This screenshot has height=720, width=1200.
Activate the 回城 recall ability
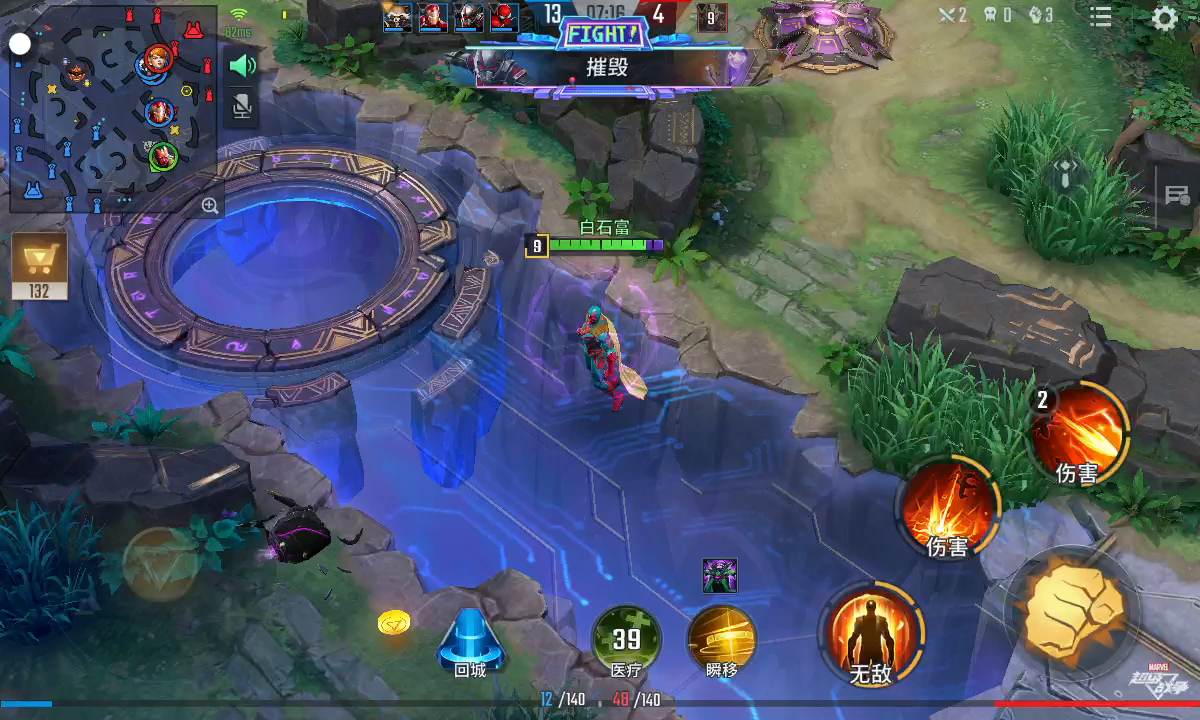click(469, 640)
